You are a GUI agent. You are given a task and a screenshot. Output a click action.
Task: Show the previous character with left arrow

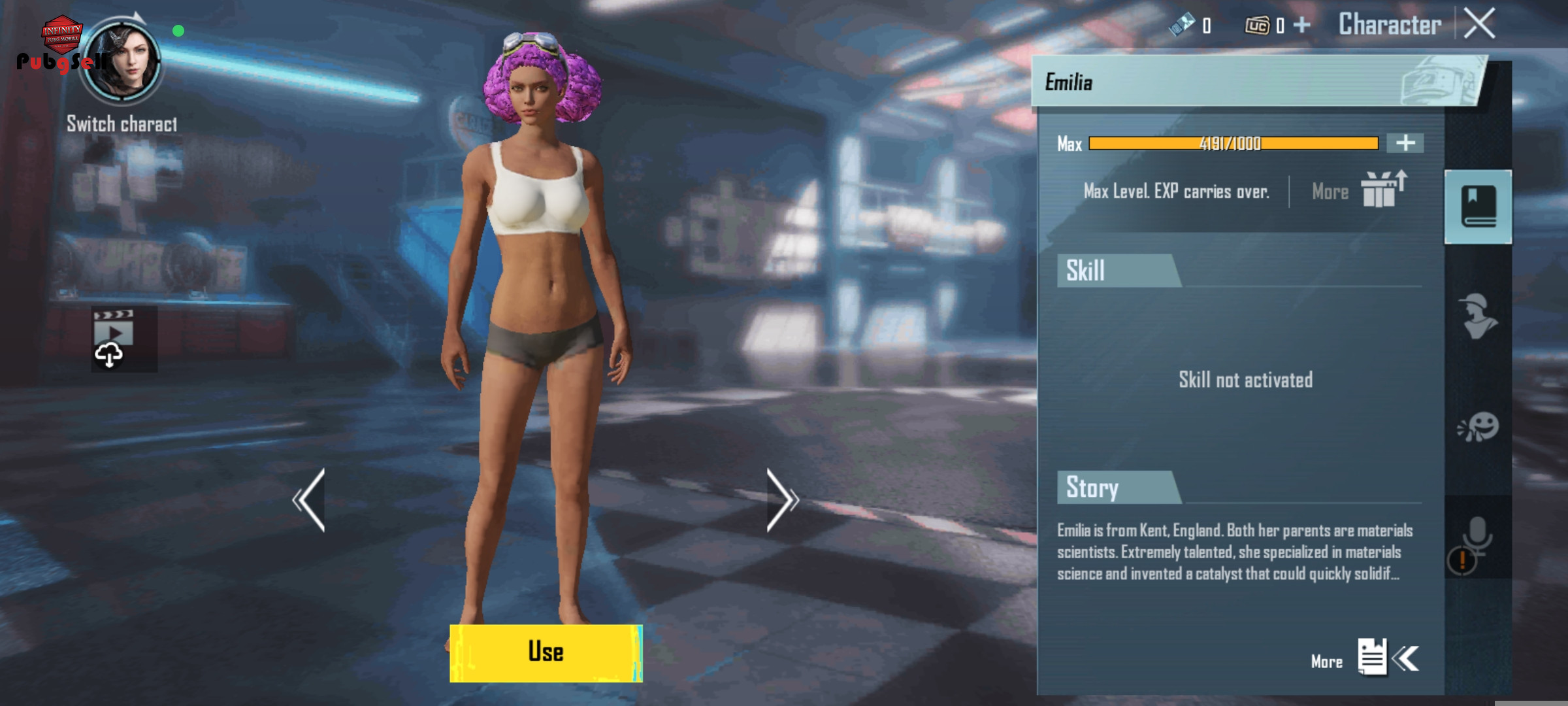click(x=309, y=500)
